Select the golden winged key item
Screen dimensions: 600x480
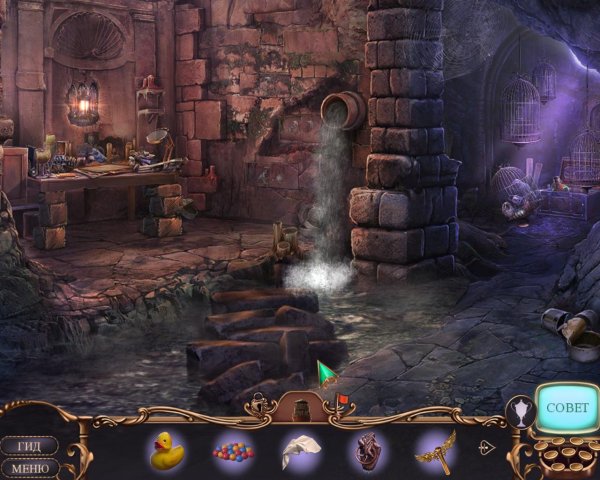(435, 450)
